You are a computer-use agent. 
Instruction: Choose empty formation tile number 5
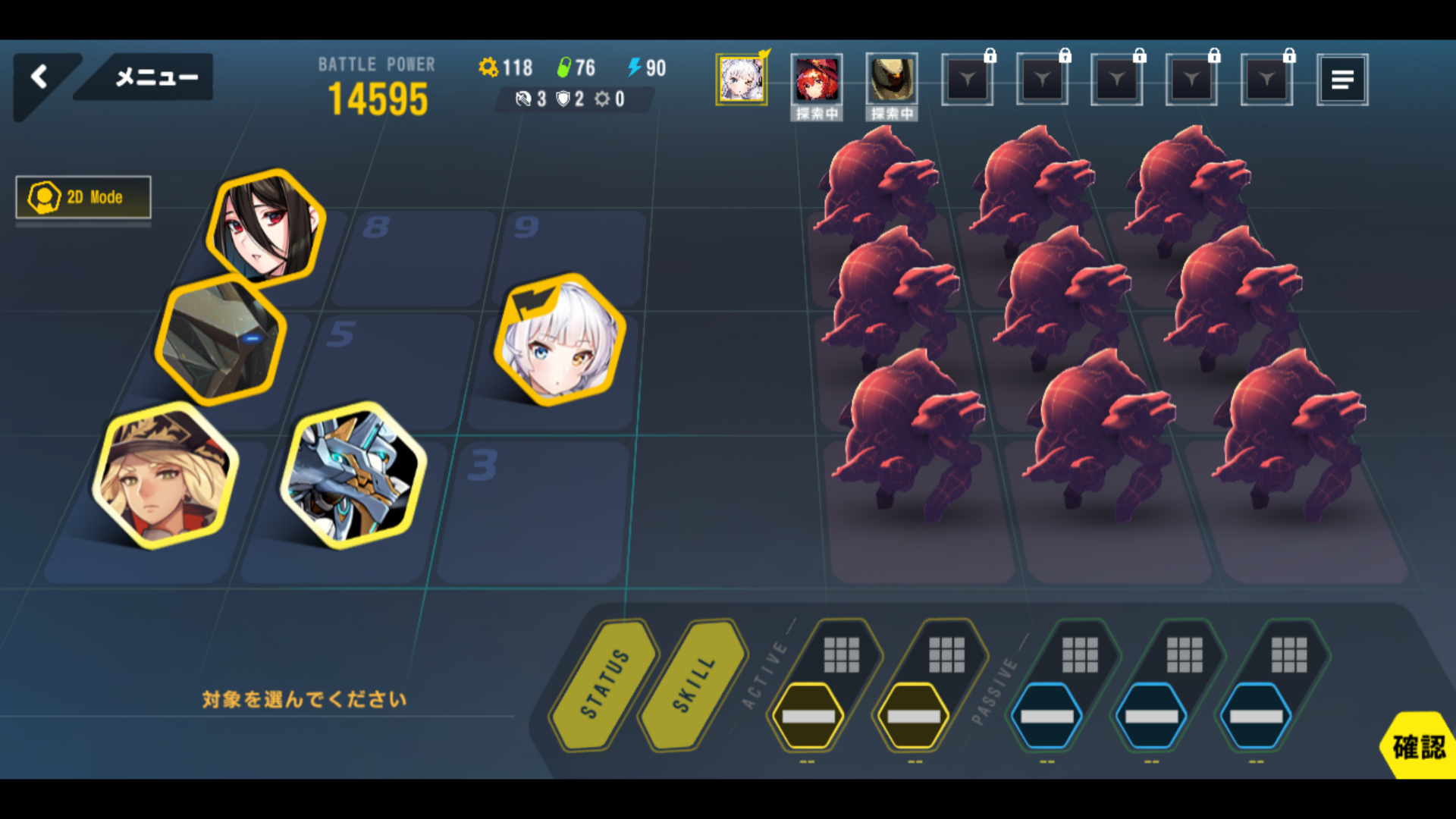[387, 372]
